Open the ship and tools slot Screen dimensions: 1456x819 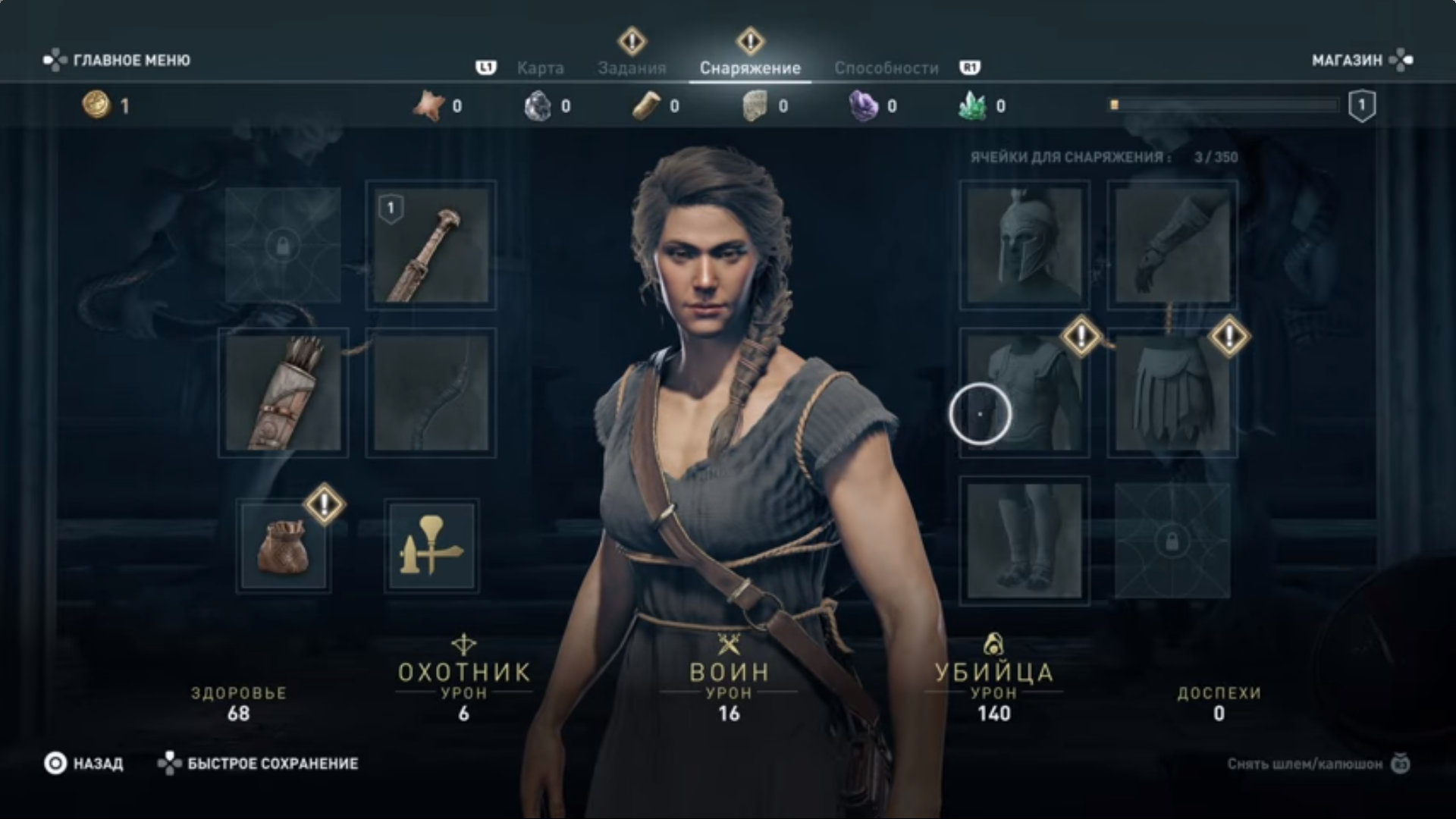pyautogui.click(x=431, y=545)
